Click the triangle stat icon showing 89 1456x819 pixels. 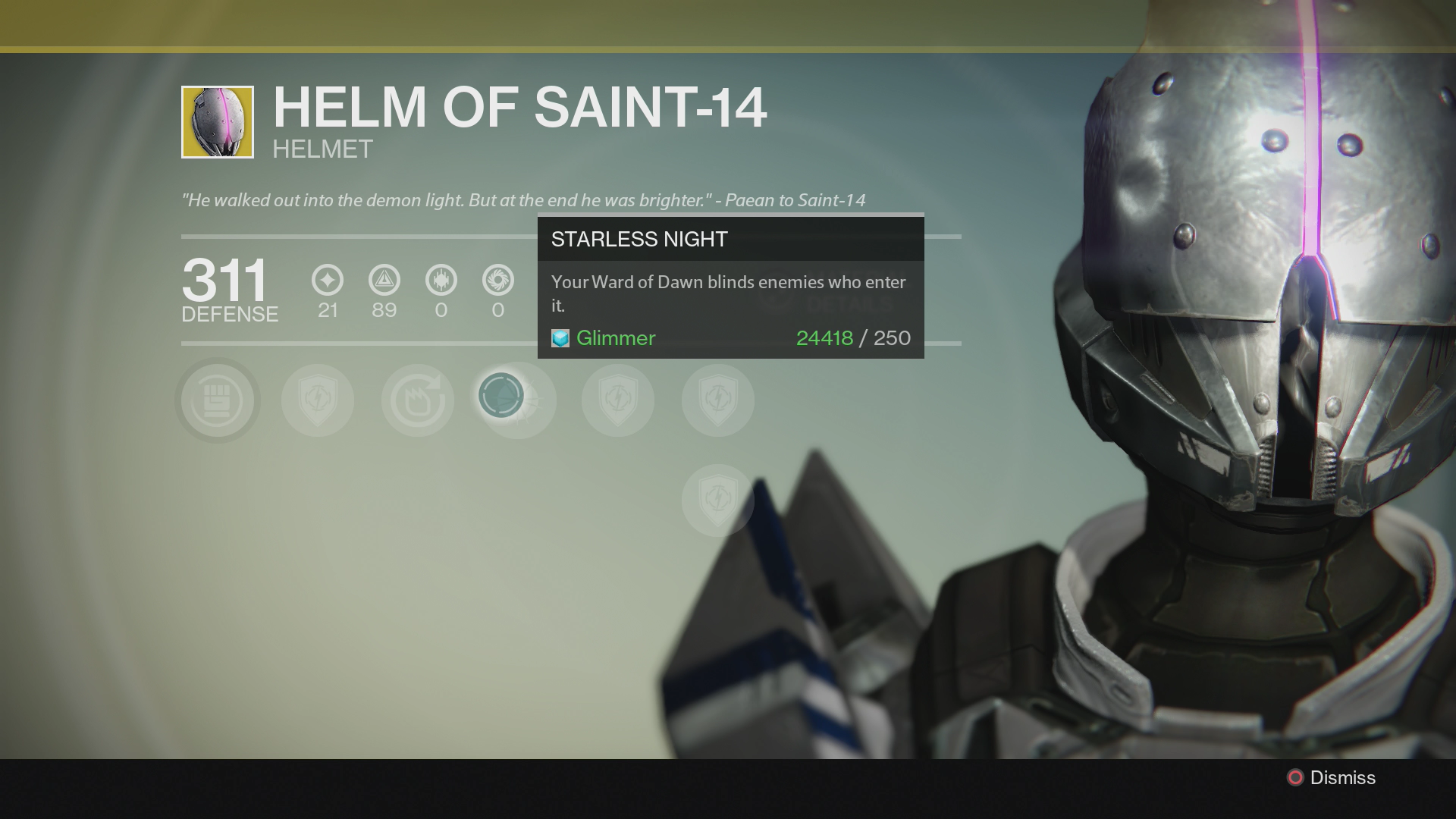click(384, 281)
